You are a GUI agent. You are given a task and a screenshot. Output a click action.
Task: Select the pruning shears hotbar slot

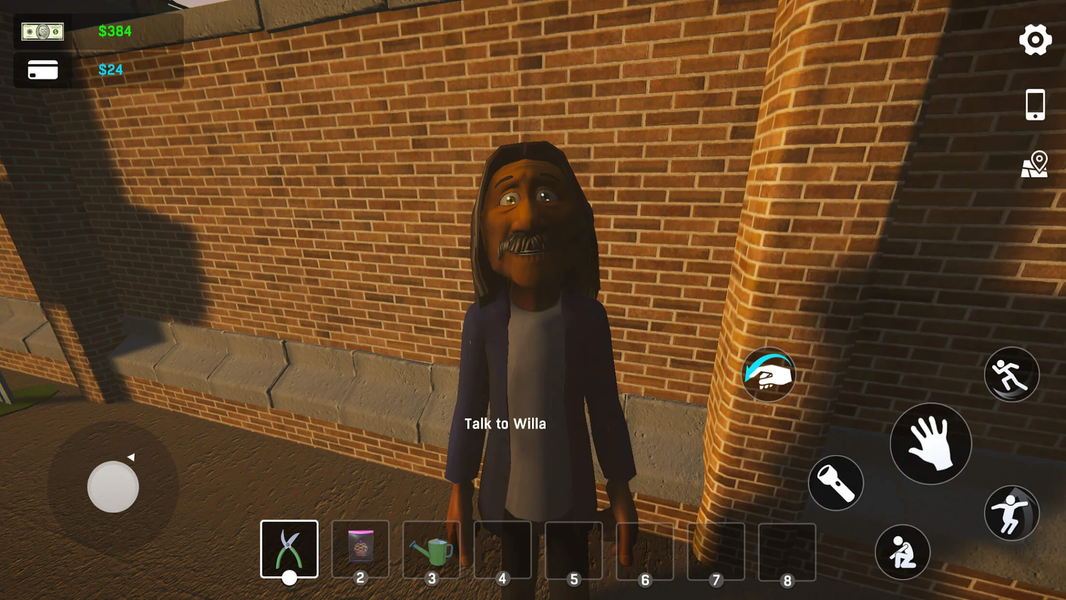tap(289, 549)
